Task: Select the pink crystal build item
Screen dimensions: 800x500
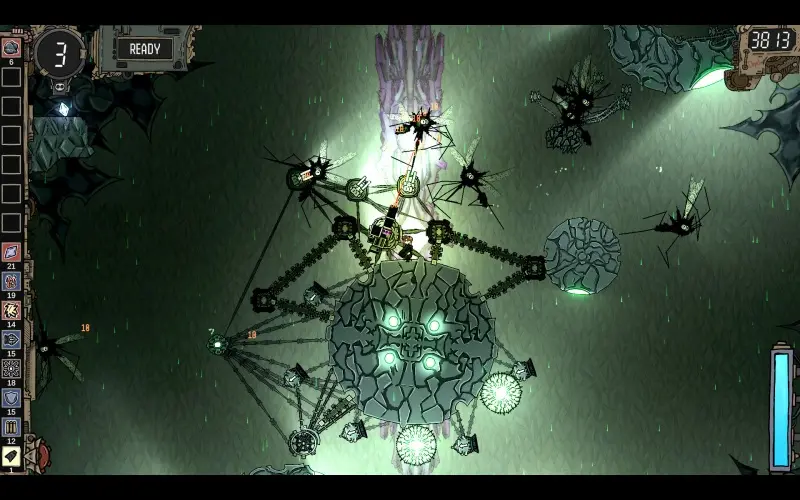Action: pos(11,251)
